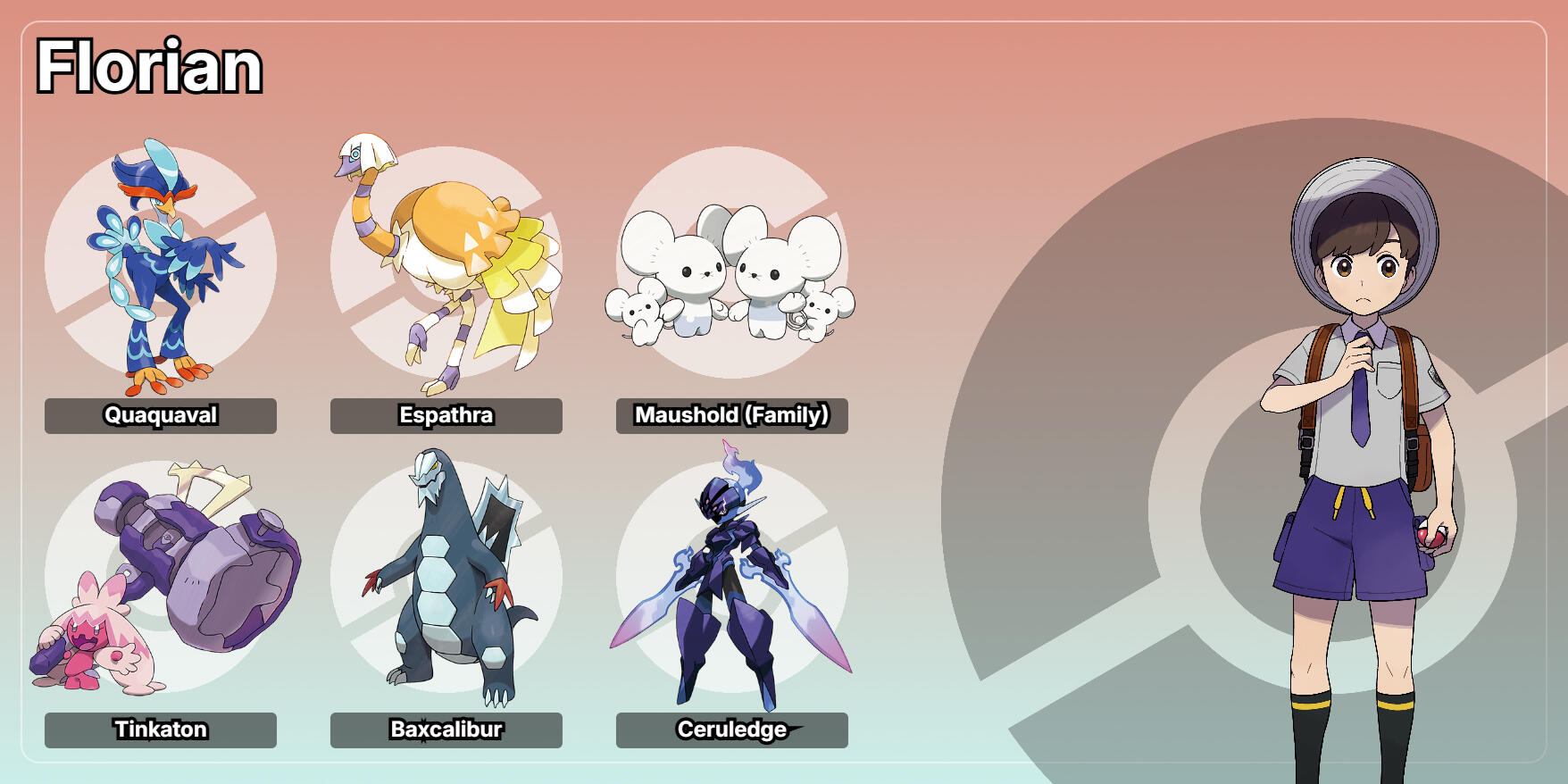This screenshot has height=784, width=1568.
Task: Choose the Baxcalibur team member
Action: 446,580
